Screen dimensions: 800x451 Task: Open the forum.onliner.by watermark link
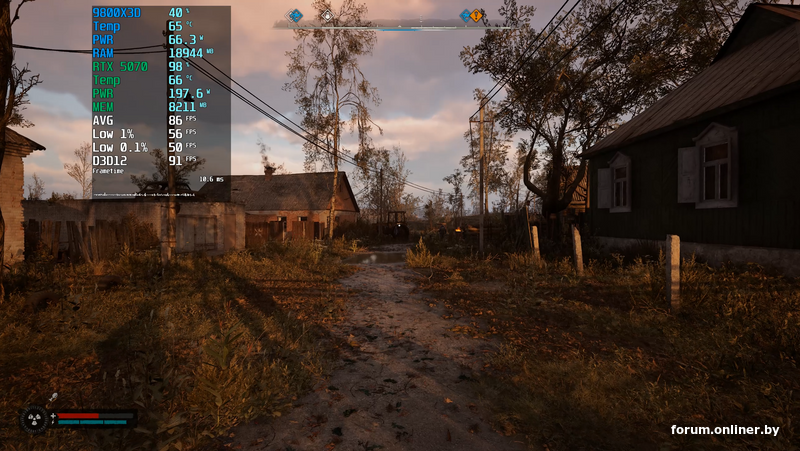tap(725, 430)
